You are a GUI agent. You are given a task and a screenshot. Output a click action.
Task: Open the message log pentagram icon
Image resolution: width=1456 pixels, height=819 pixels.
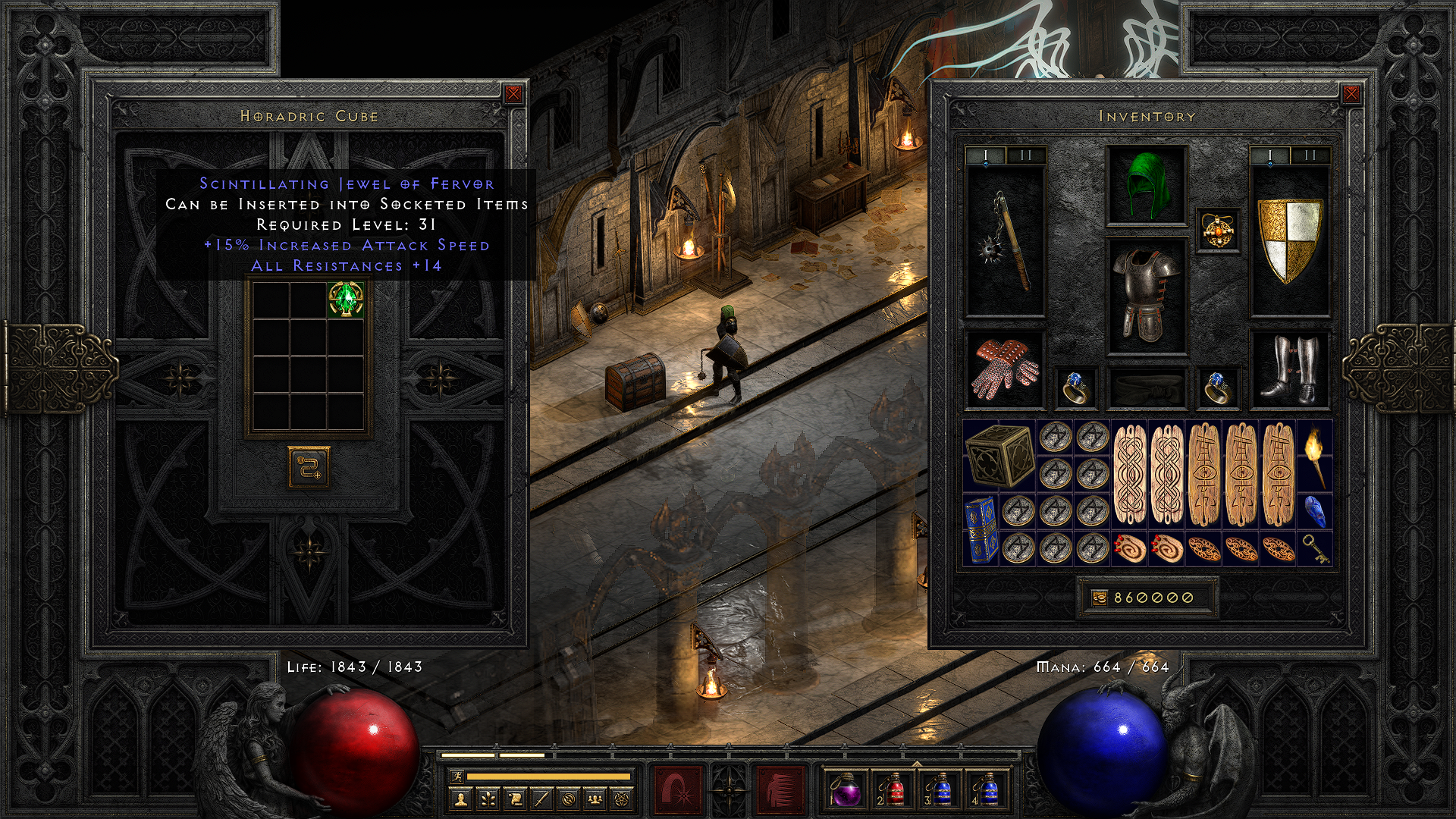point(623,798)
